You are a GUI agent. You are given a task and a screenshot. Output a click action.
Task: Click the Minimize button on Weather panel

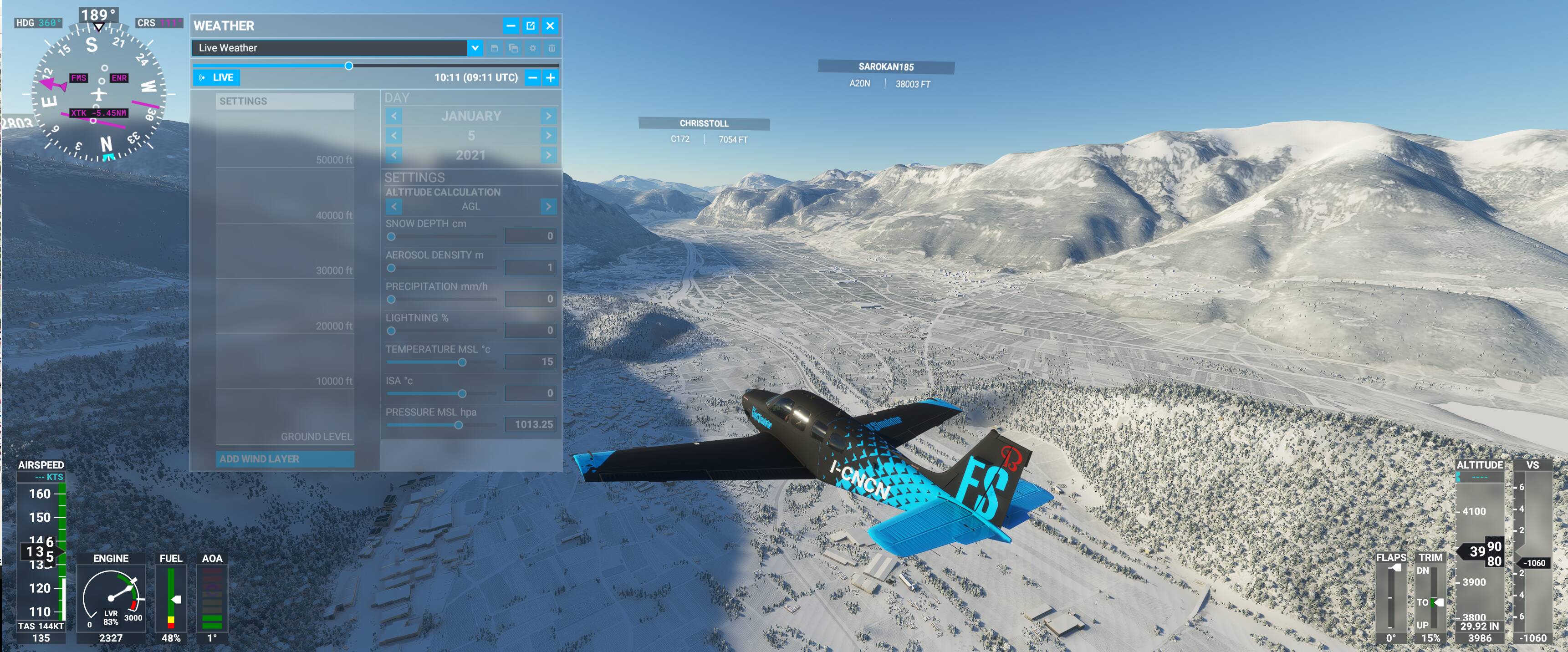pyautogui.click(x=511, y=26)
